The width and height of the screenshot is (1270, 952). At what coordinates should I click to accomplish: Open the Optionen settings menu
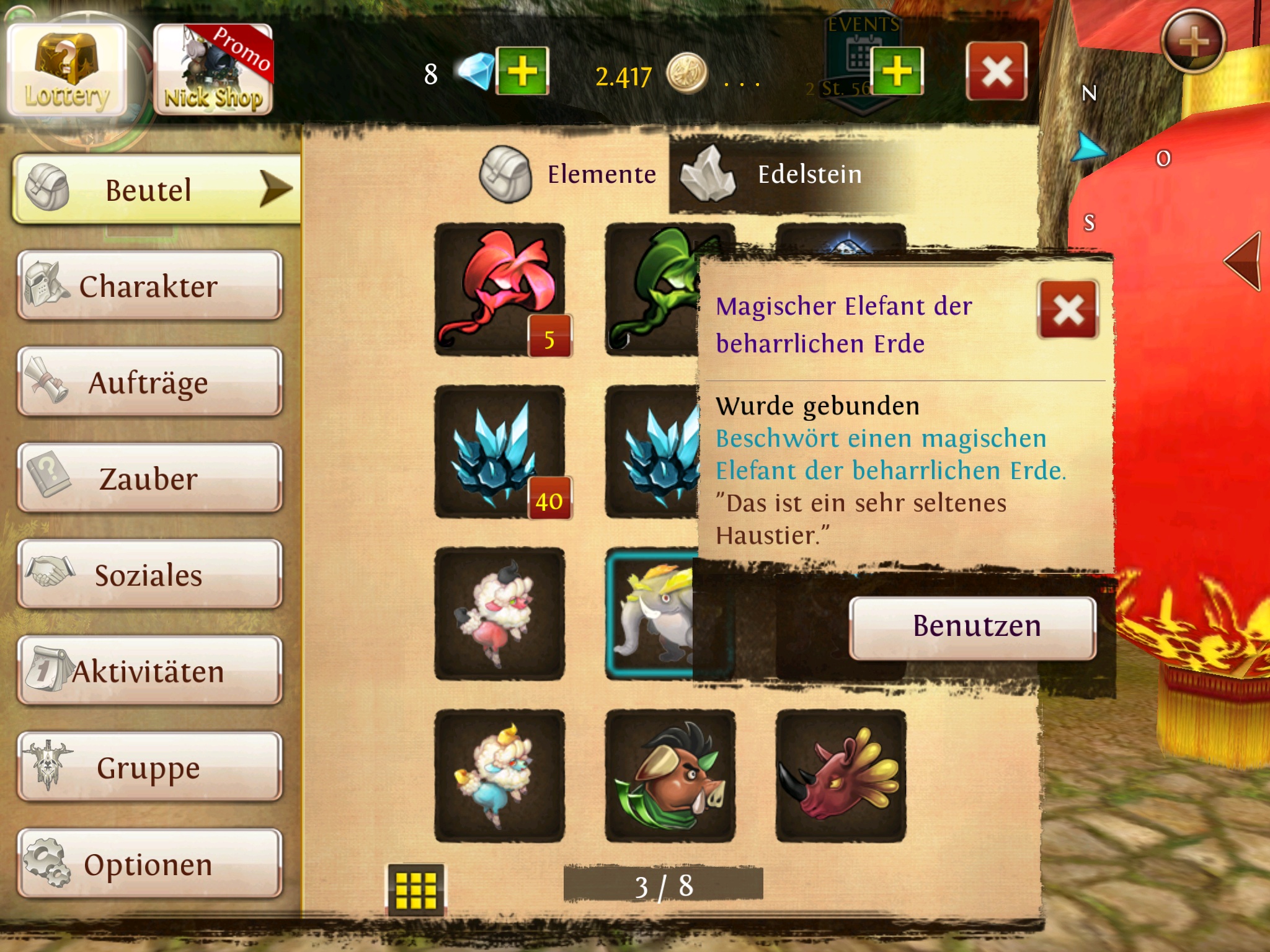149,864
